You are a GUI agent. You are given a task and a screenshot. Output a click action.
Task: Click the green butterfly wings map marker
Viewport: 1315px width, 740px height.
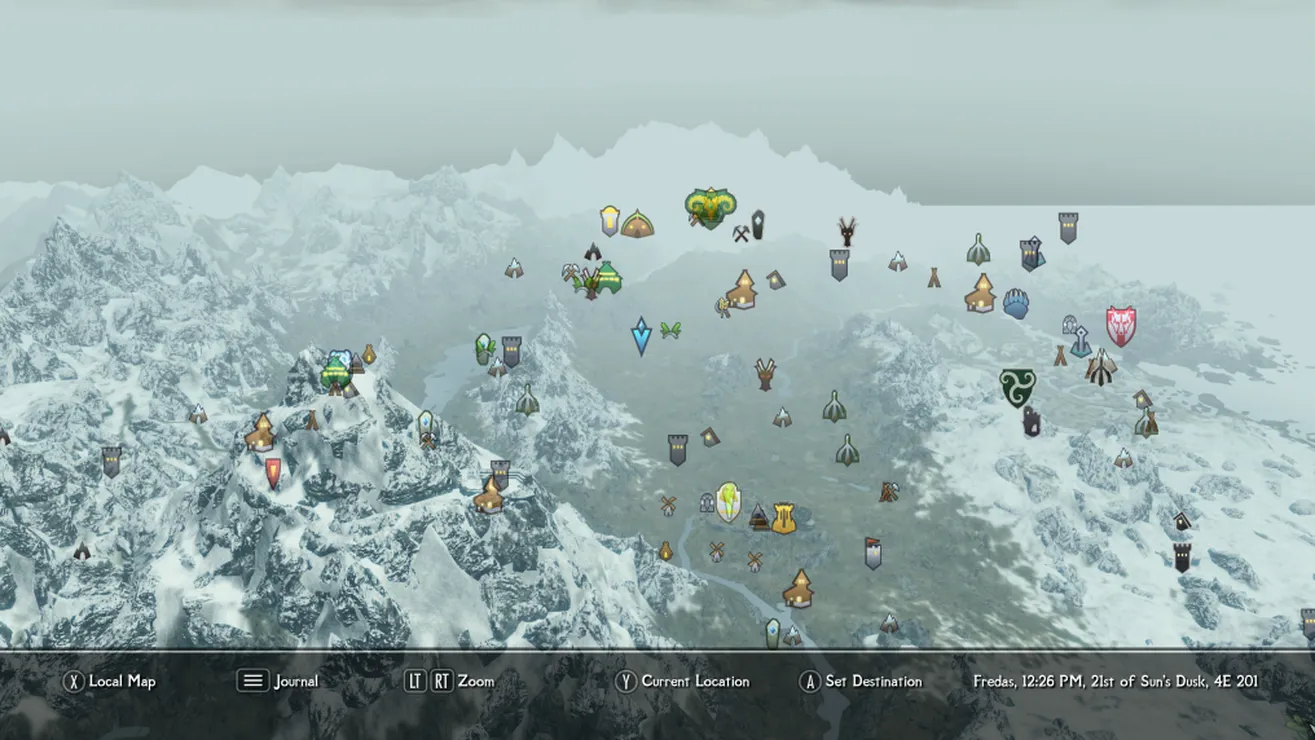(x=670, y=330)
